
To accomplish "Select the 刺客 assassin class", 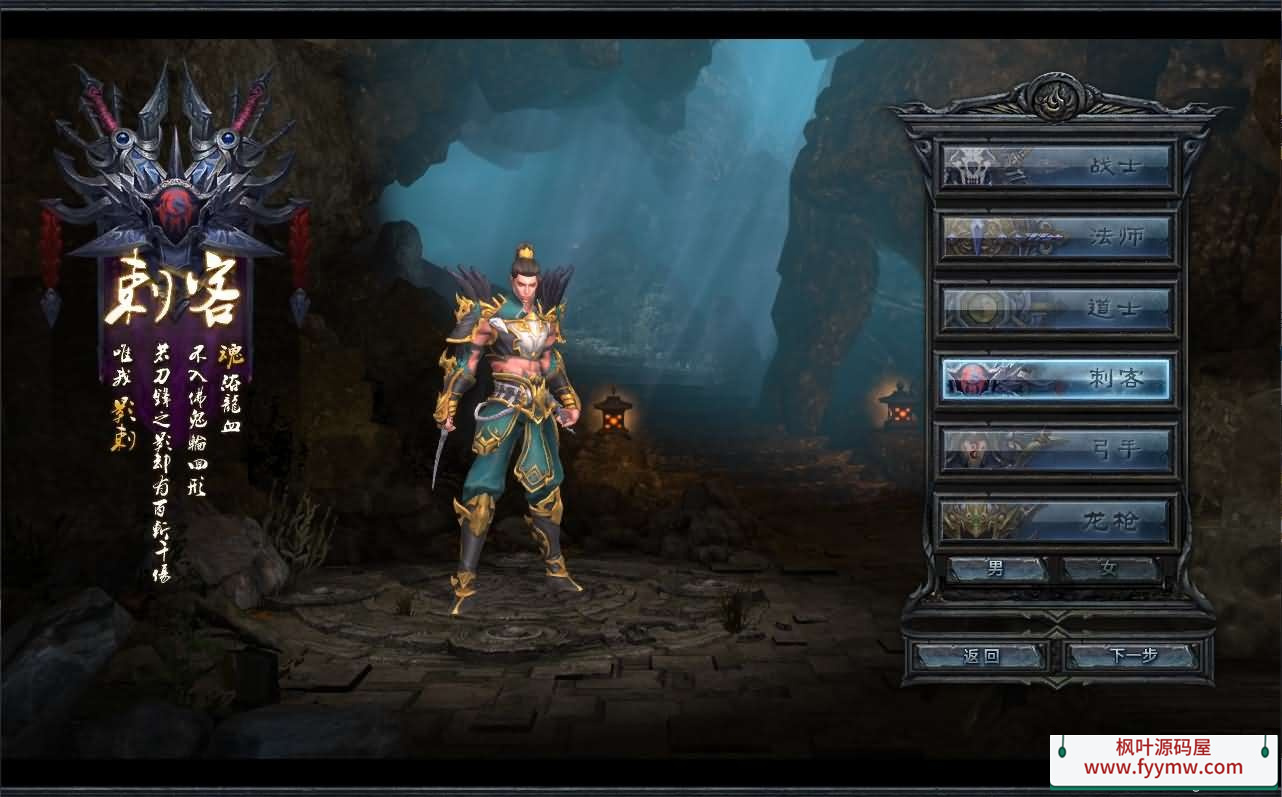I will pos(1056,380).
